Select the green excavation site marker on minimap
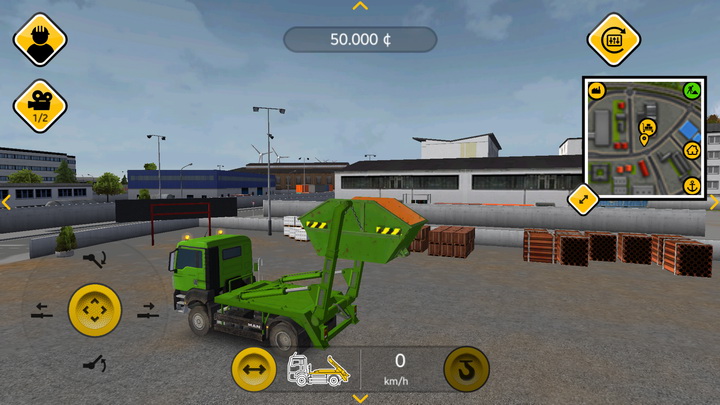 (x=691, y=91)
